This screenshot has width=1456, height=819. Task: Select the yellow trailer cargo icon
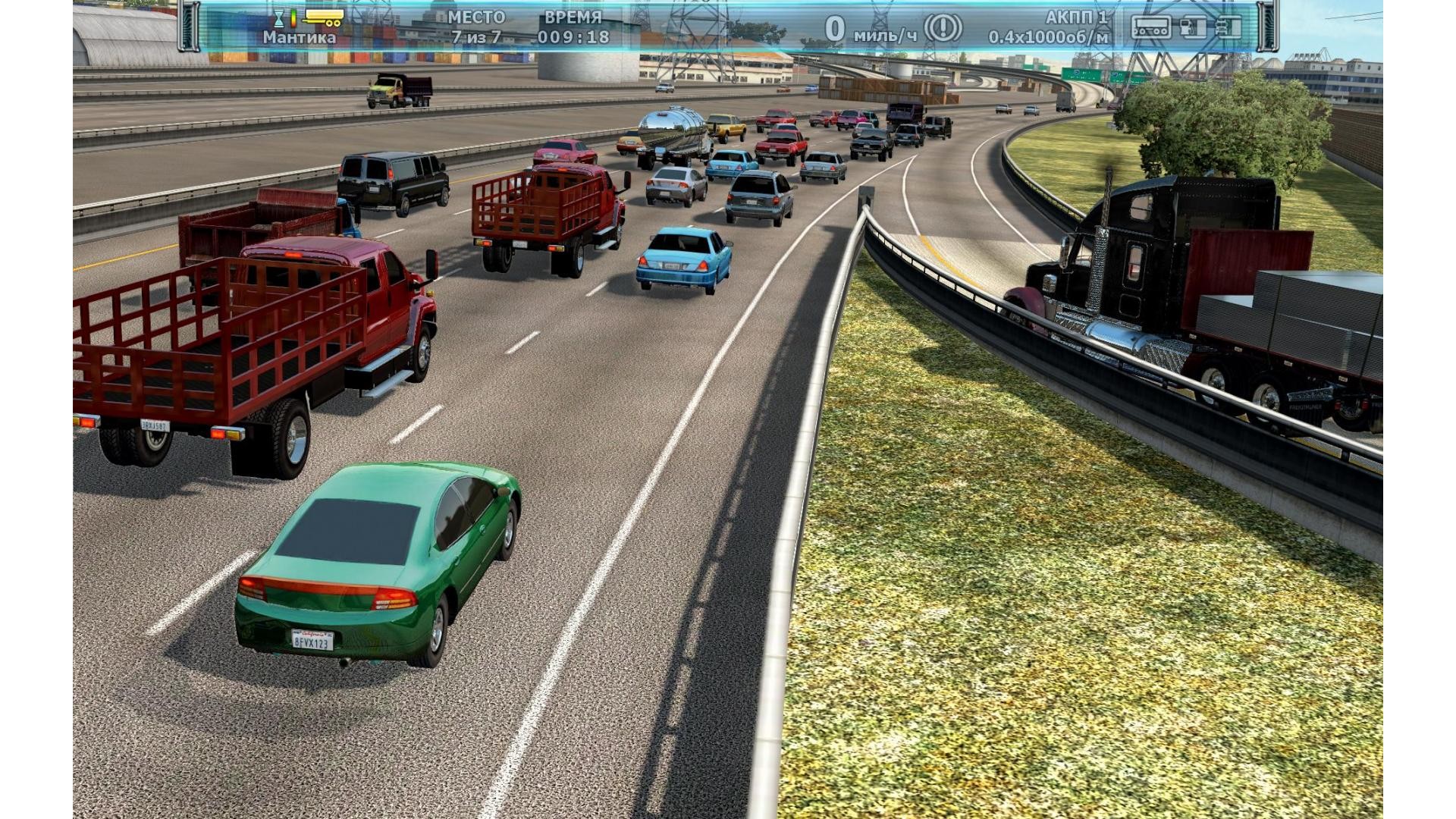click(322, 18)
